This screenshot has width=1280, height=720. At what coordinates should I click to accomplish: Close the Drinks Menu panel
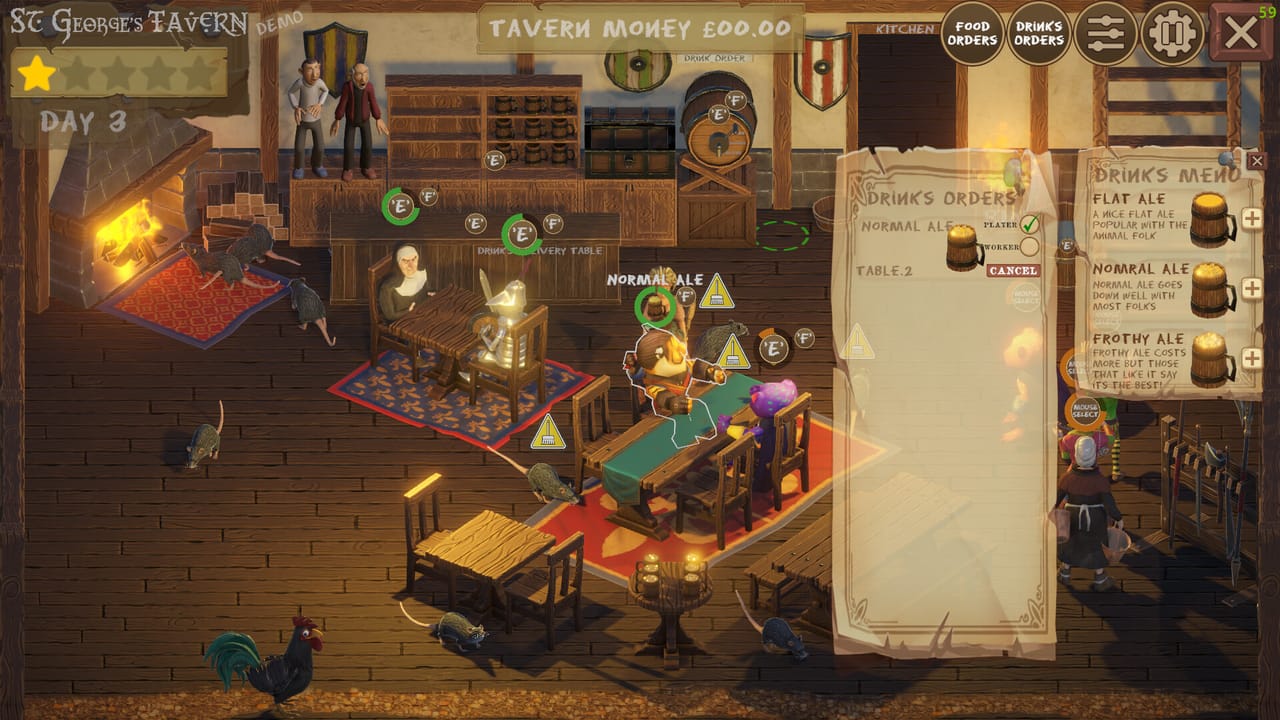(1257, 161)
